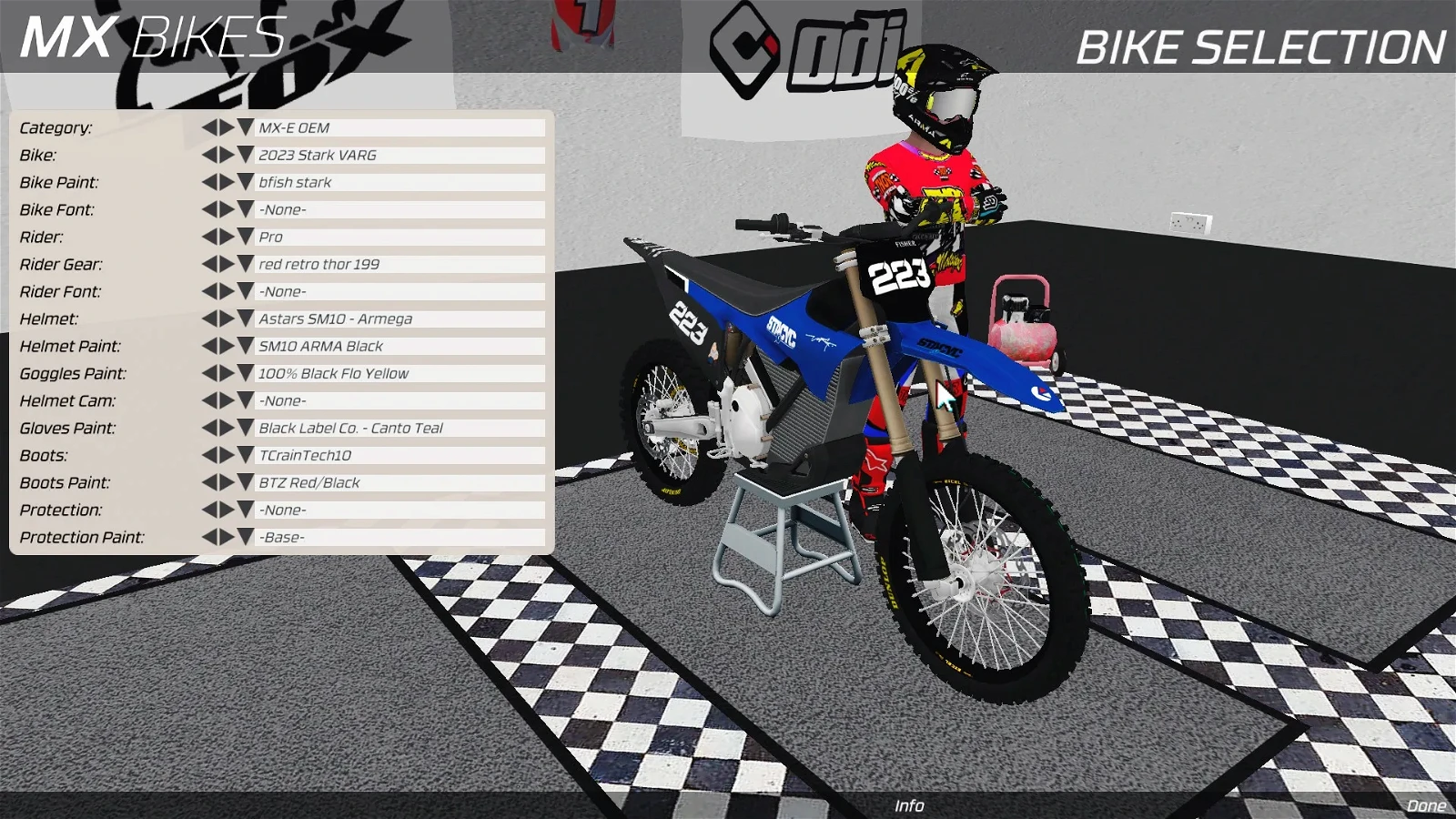Select the "2023 Stark VARG" text field
1456x819 pixels.
coord(391,155)
